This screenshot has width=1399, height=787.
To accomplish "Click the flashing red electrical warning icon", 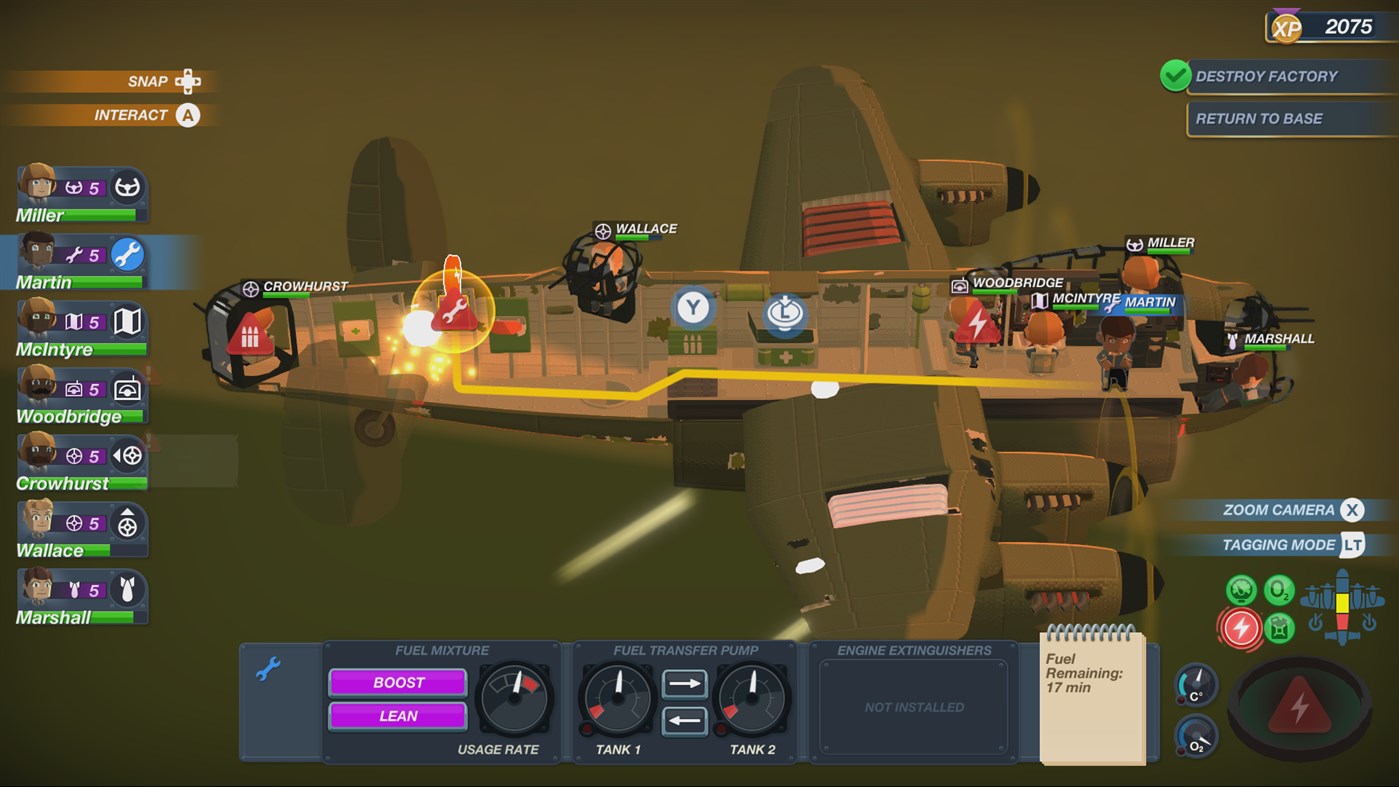I will [x=1242, y=629].
